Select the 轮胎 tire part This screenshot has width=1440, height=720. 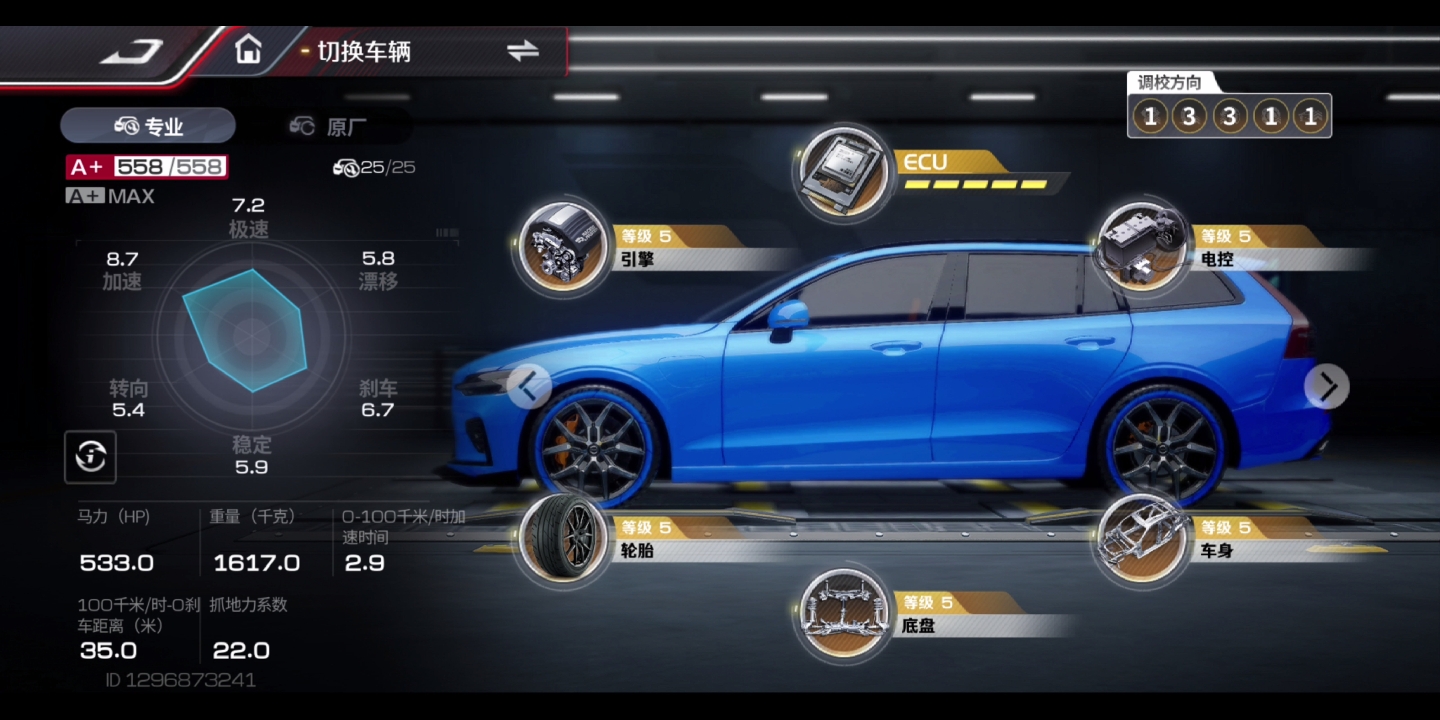click(x=562, y=539)
